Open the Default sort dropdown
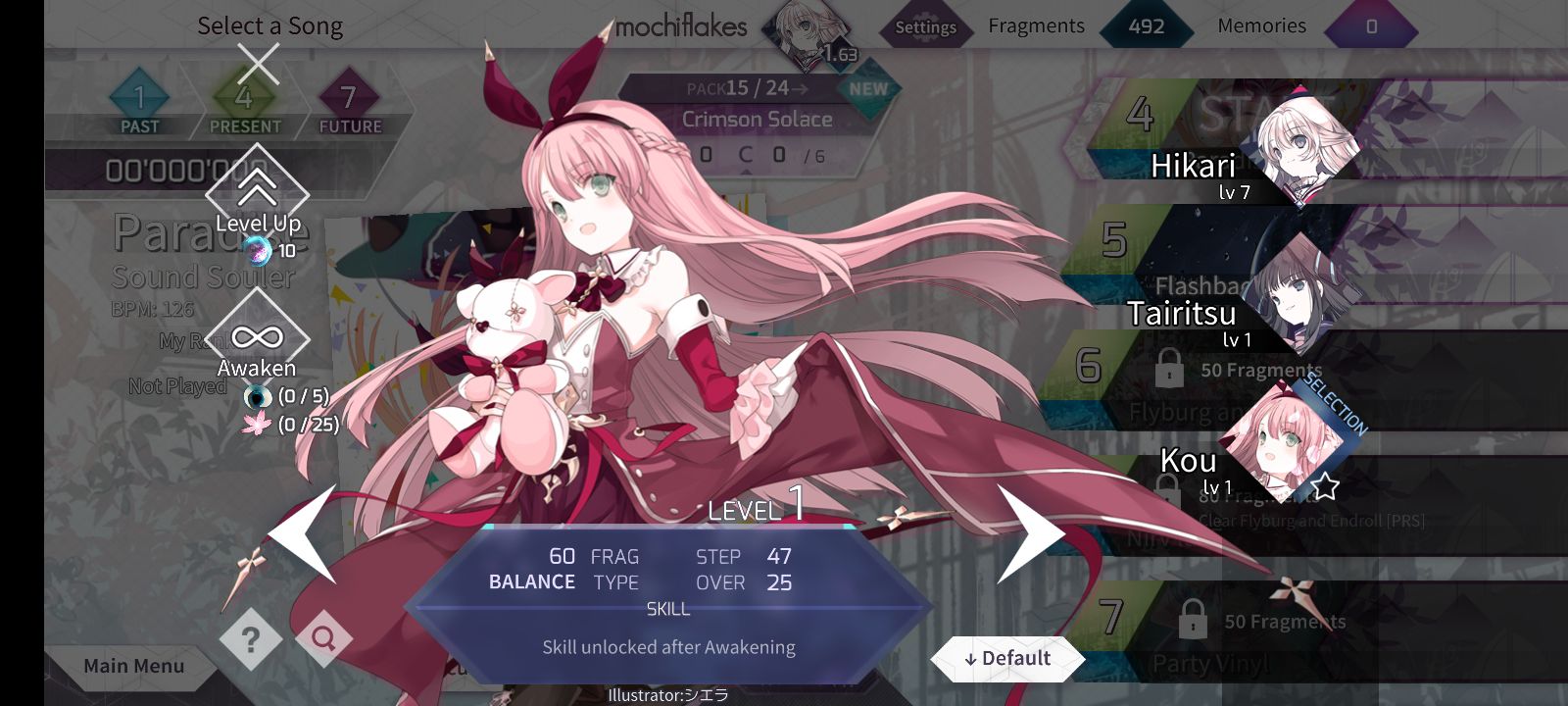 [1008, 658]
